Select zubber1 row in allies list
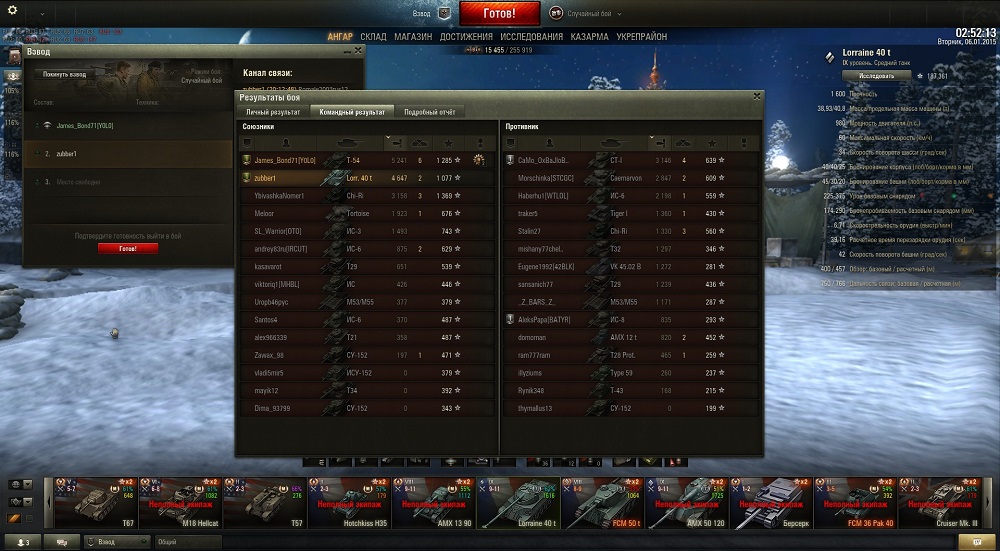The width and height of the screenshot is (1000, 551). pyautogui.click(x=365, y=178)
